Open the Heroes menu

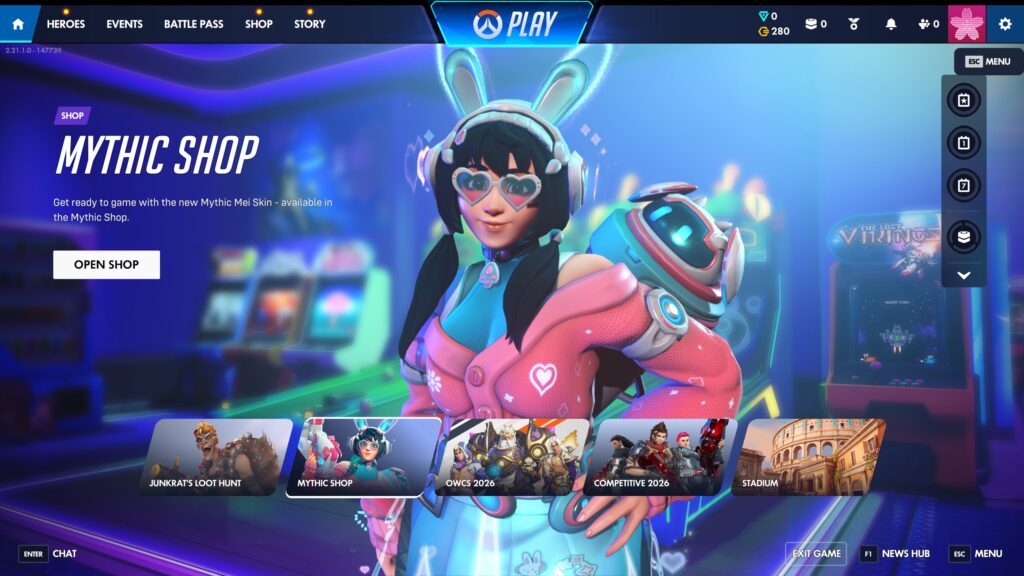click(x=66, y=24)
